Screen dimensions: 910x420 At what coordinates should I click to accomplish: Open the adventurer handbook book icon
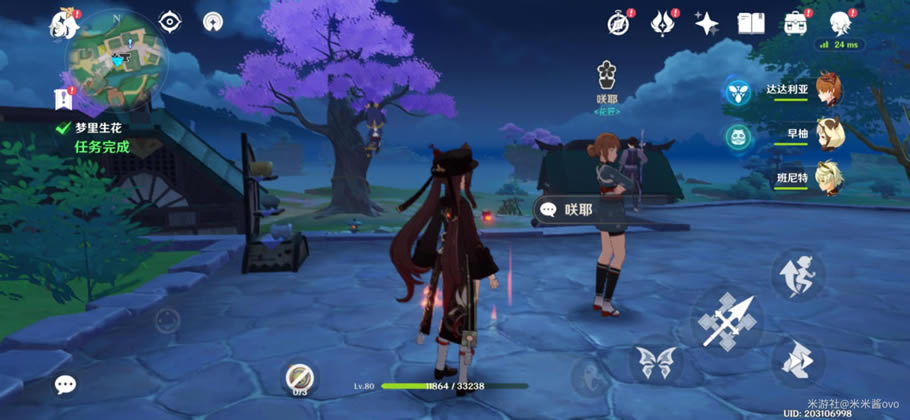(751, 23)
